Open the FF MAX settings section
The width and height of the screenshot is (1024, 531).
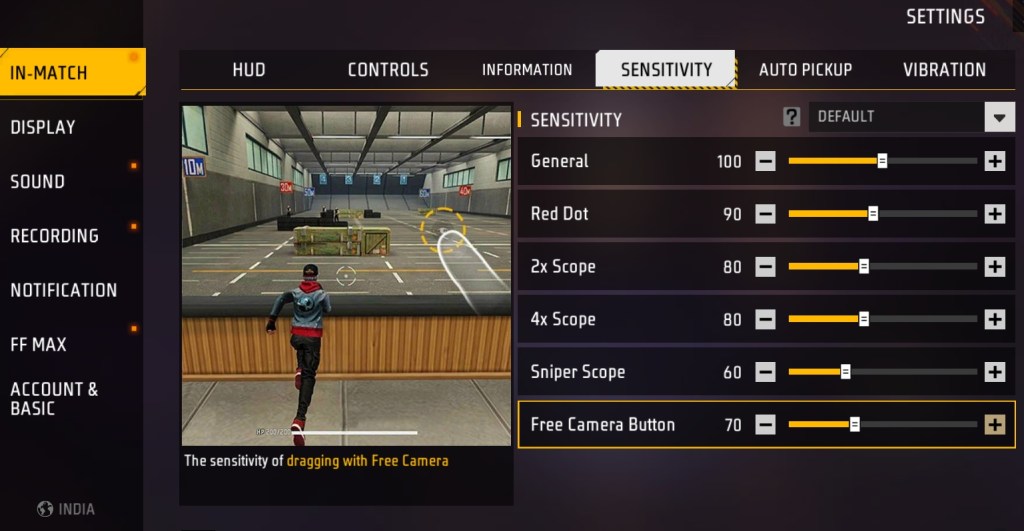click(x=38, y=344)
